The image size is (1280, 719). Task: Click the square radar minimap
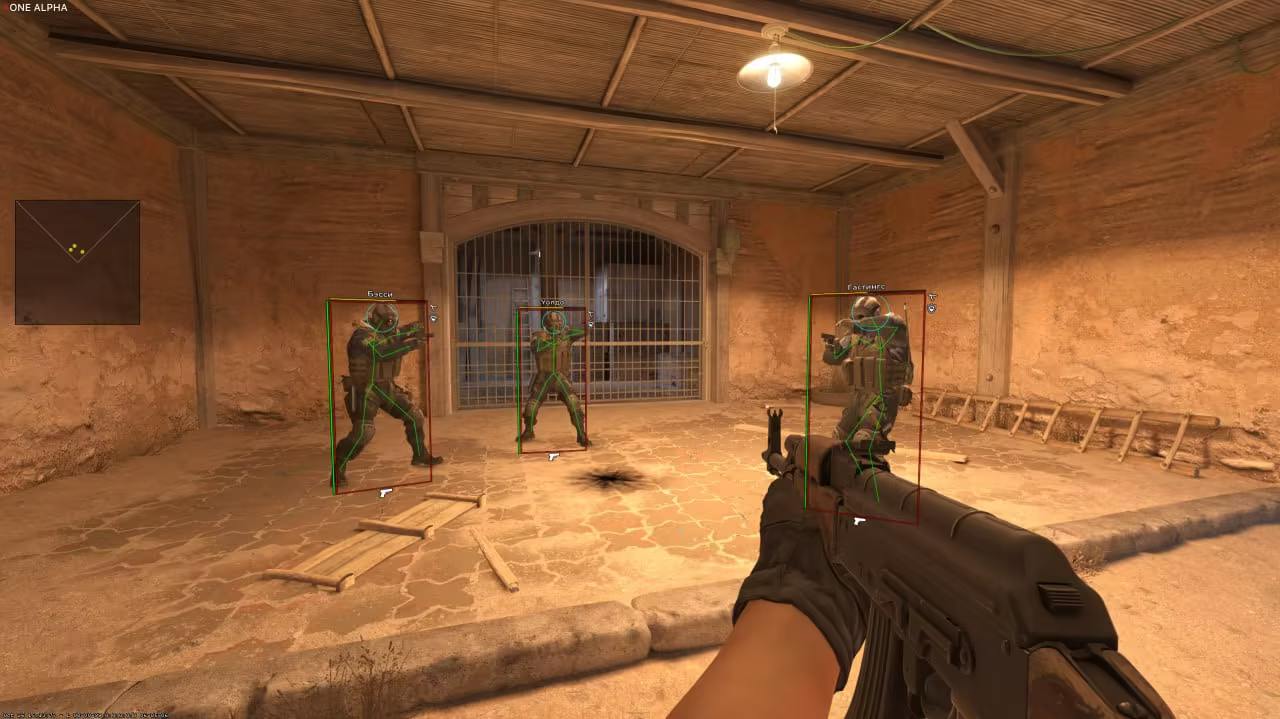[x=77, y=262]
